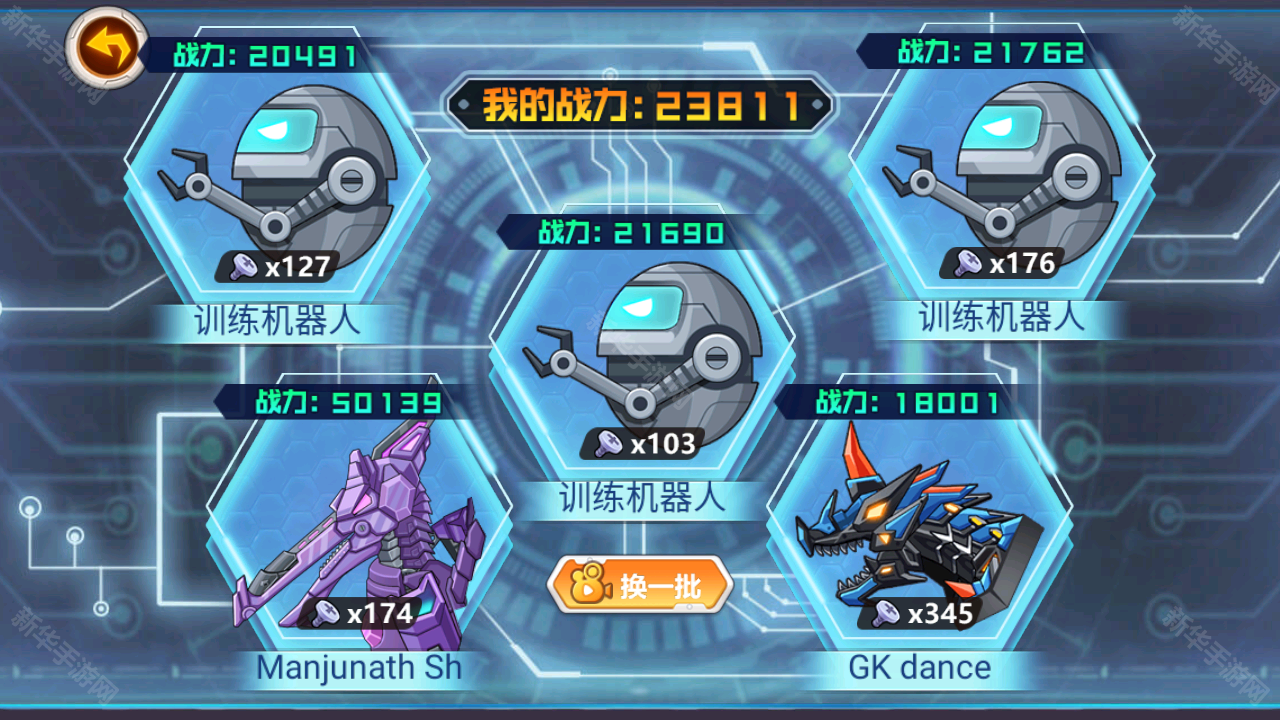Select the training robot with 21762 power
1280x720 pixels.
pyautogui.click(x=1002, y=177)
